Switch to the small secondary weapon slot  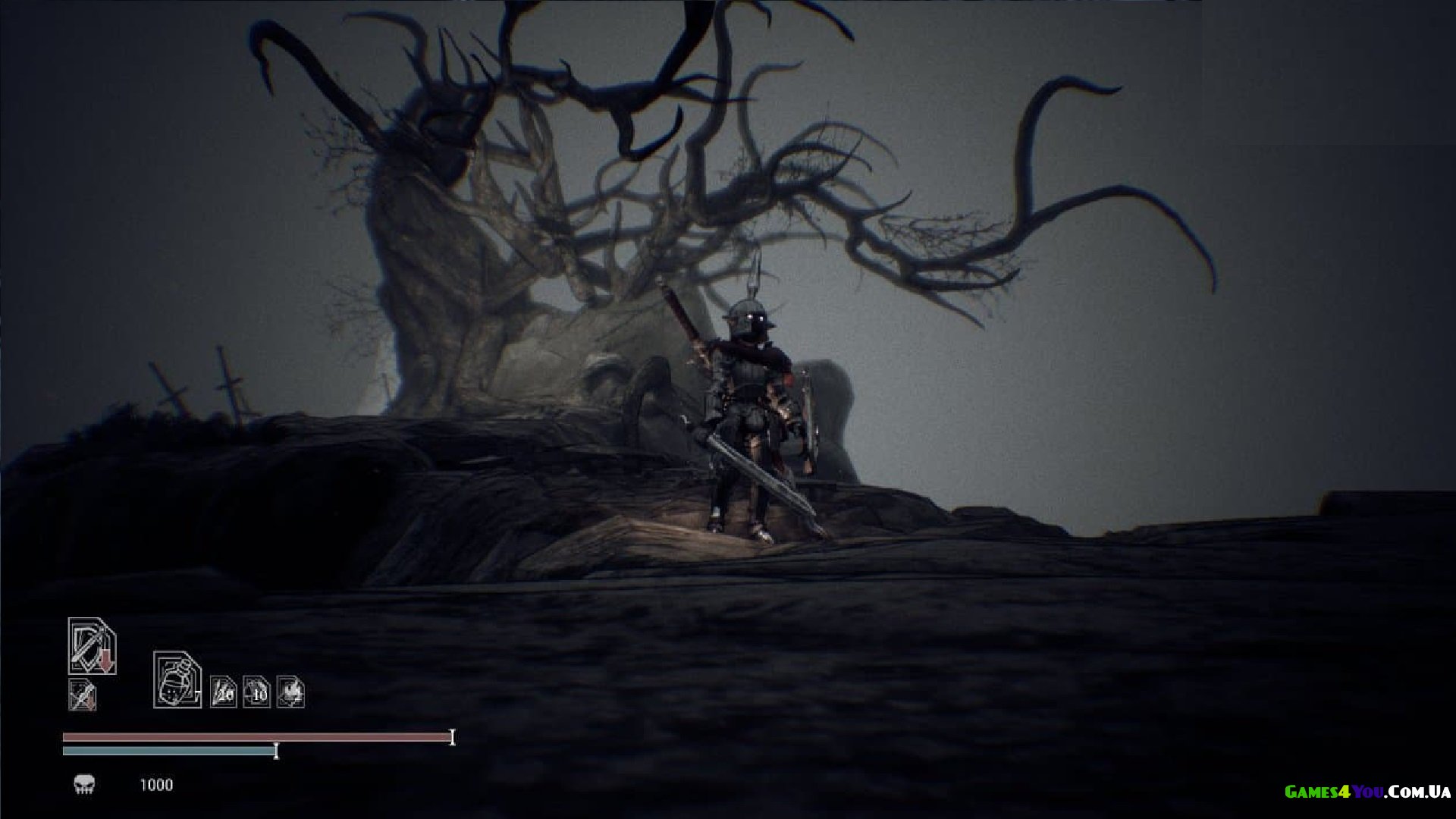coord(83,695)
